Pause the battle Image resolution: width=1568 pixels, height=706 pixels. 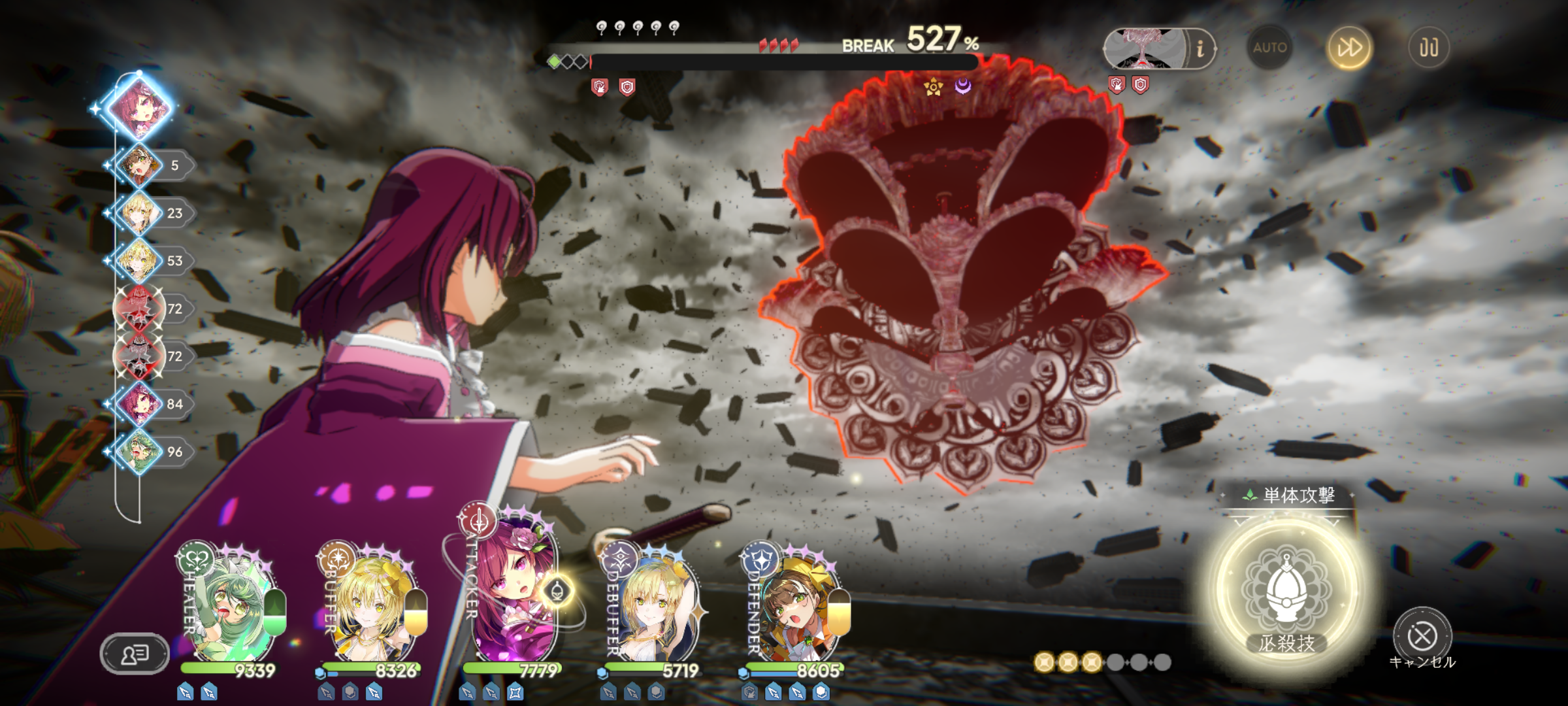click(x=1428, y=48)
